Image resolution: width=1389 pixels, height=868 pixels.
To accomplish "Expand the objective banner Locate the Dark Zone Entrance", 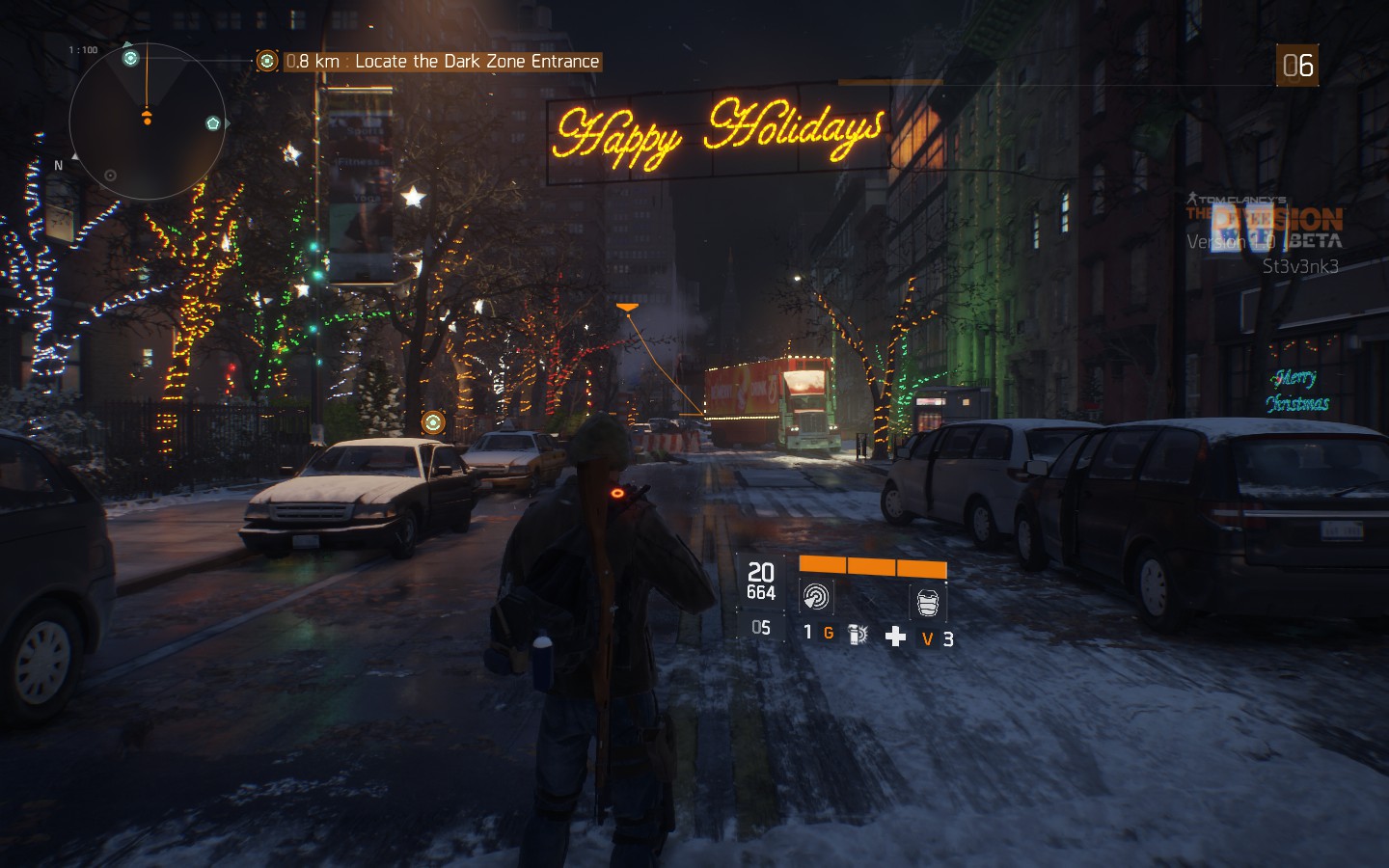I will click(x=434, y=61).
